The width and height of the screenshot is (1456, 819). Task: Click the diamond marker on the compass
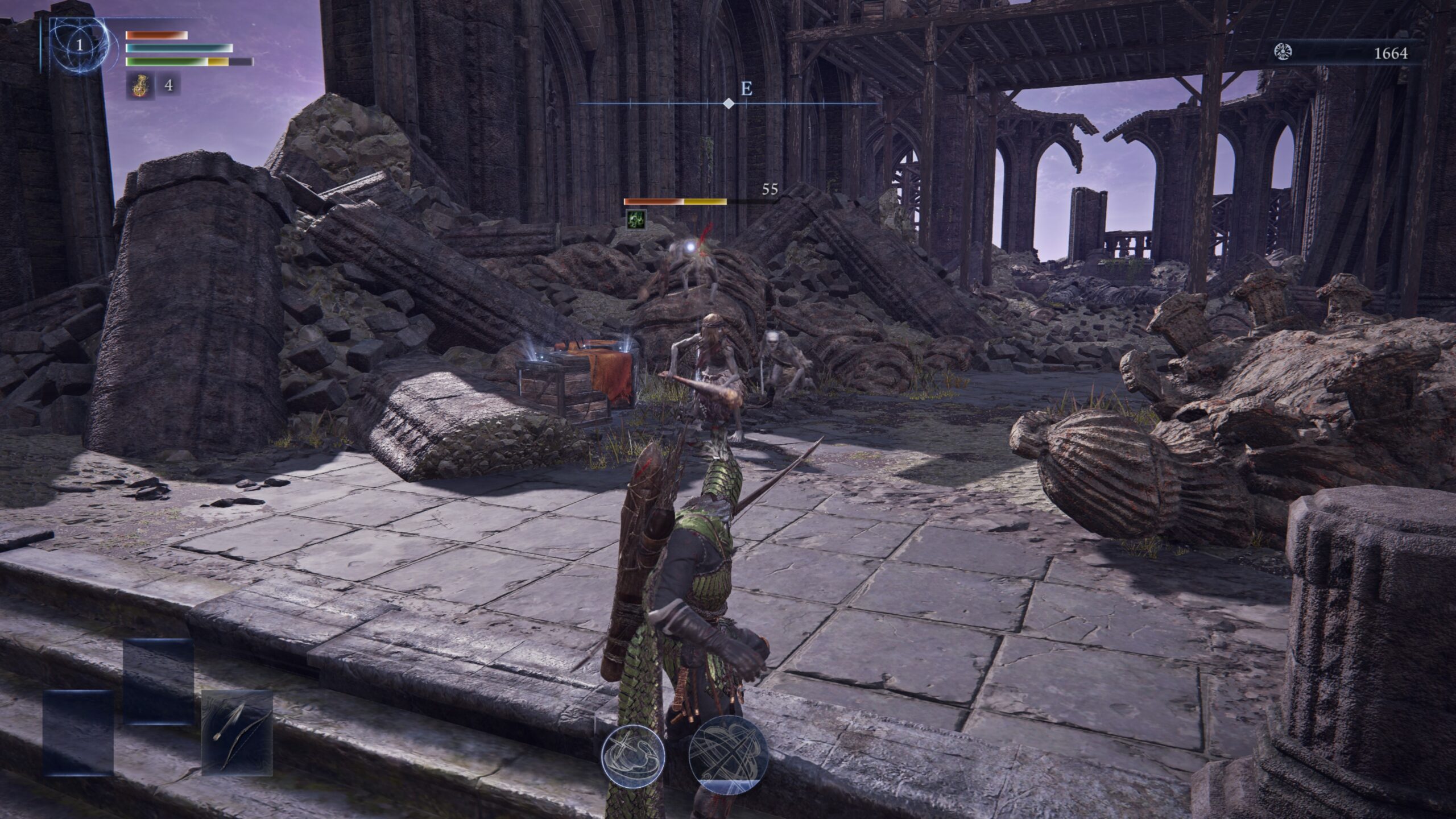tap(728, 104)
